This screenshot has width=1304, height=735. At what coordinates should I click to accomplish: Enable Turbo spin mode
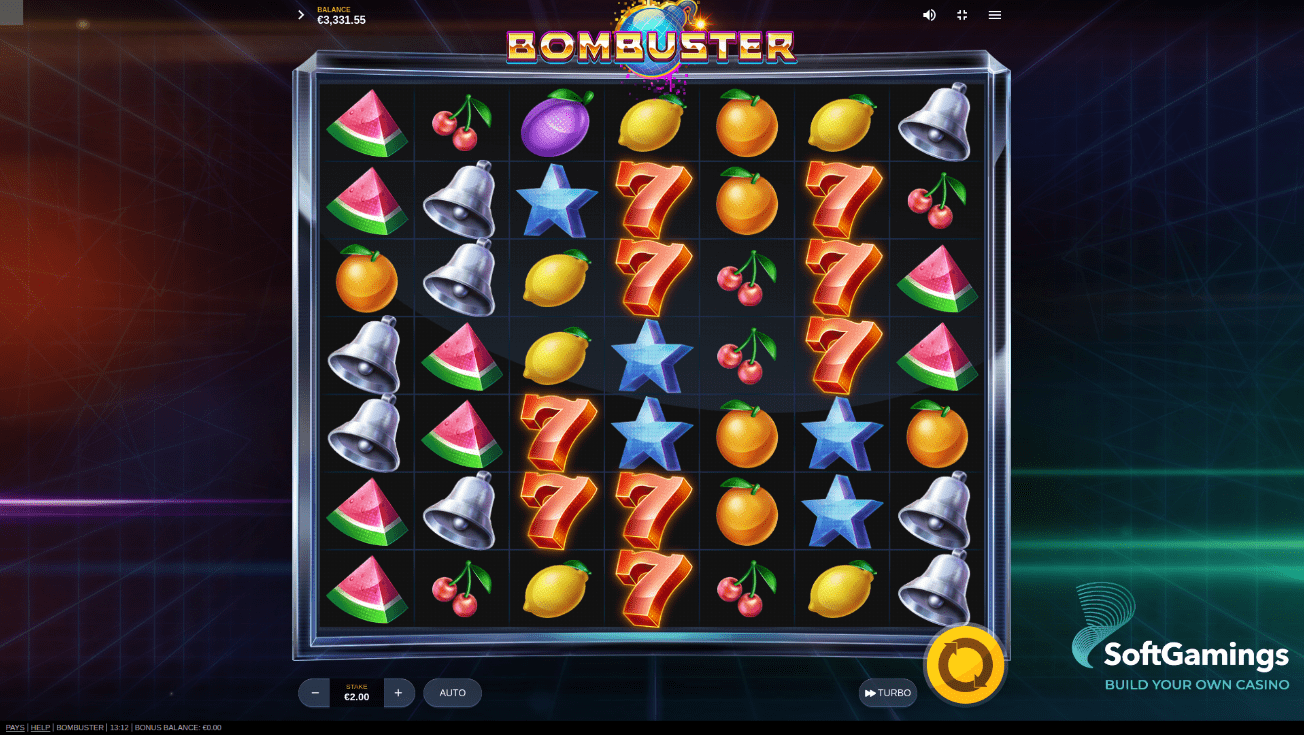(887, 692)
